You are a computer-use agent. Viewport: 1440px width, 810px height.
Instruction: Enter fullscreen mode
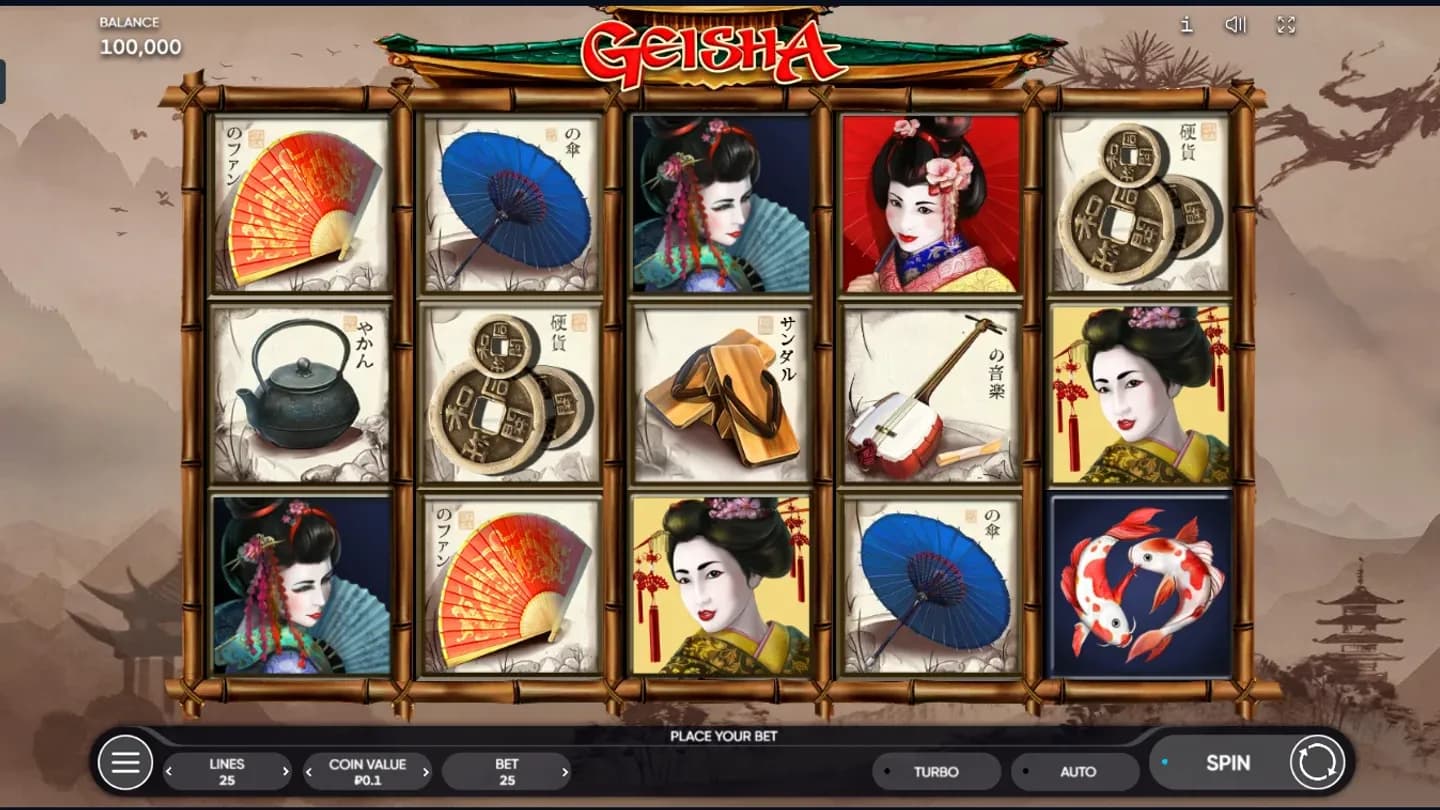1286,25
